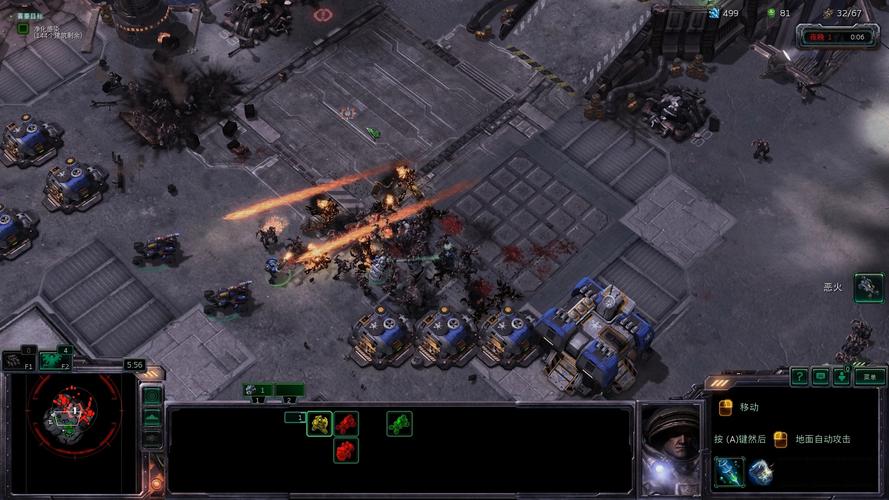Activate the stimpack syringe ability icon
This screenshot has width=889, height=500.
click(728, 471)
